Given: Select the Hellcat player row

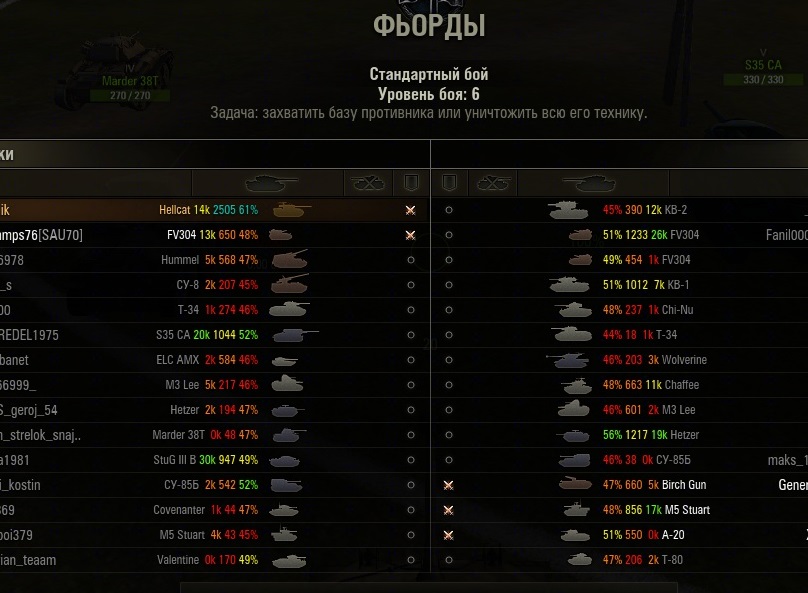Looking at the screenshot, I should 200,210.
